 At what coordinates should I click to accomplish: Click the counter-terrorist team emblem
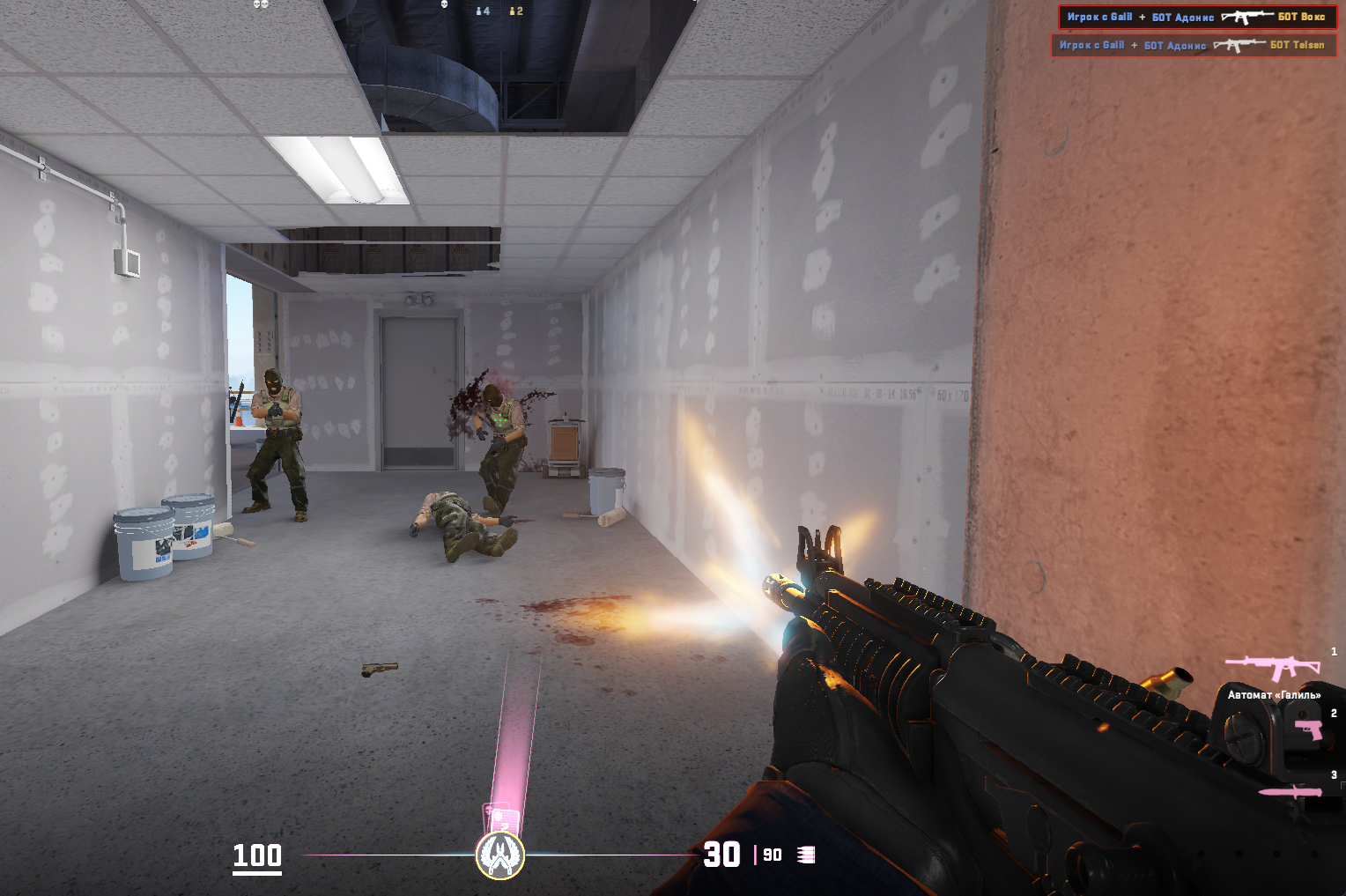coord(500,855)
